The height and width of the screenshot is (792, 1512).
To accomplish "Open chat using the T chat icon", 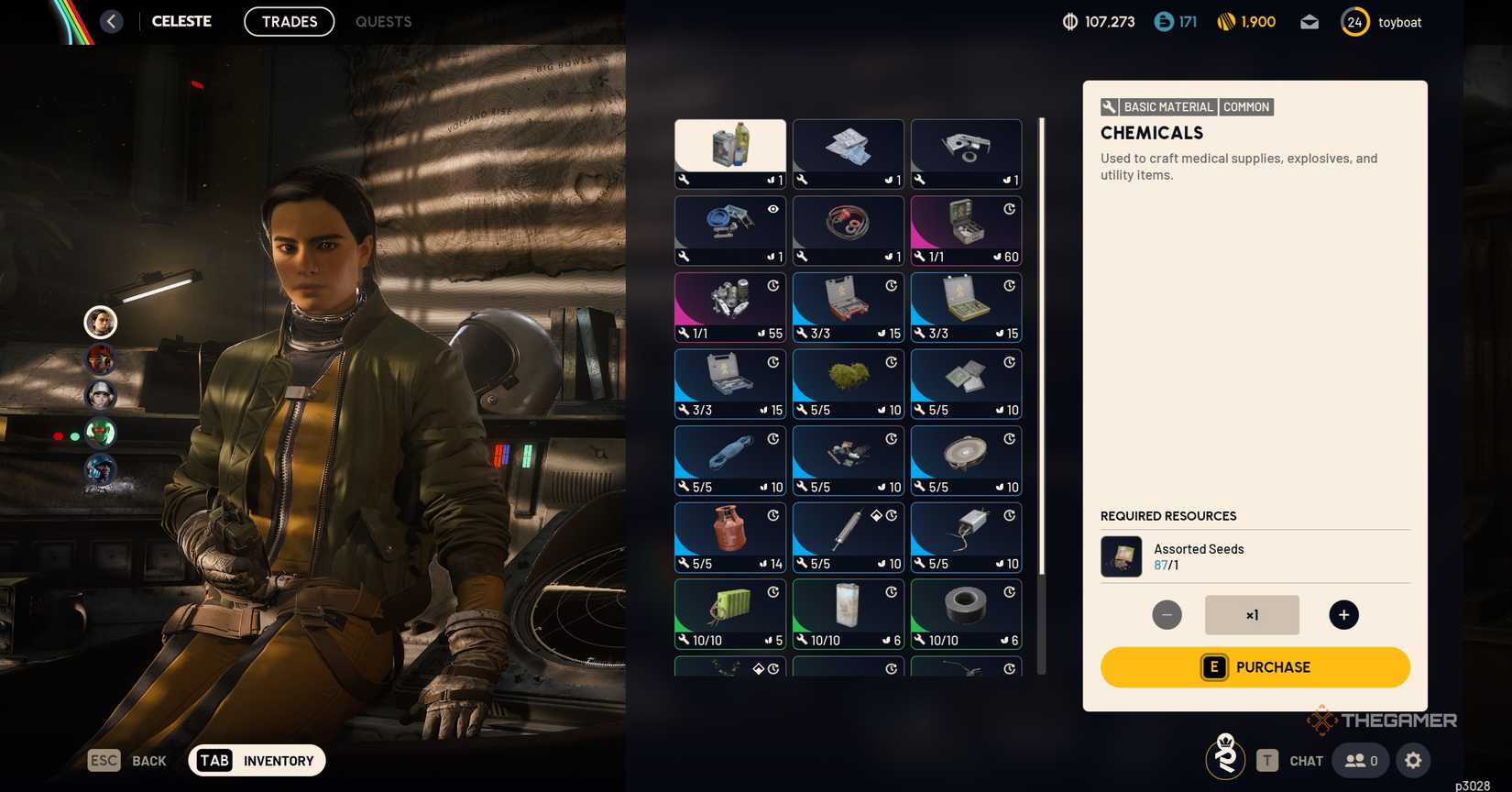I will pos(1268,760).
